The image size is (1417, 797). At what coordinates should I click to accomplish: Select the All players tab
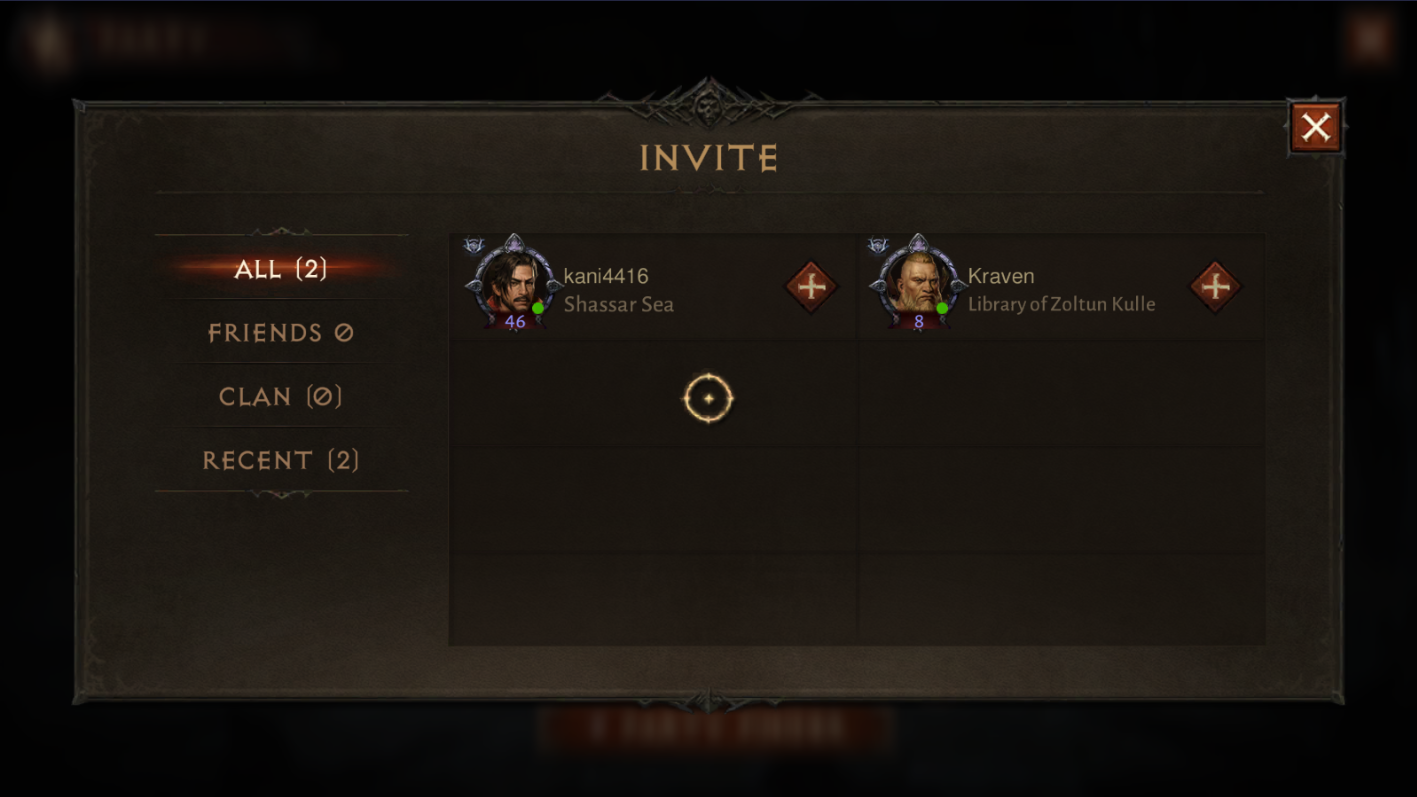pyautogui.click(x=281, y=269)
